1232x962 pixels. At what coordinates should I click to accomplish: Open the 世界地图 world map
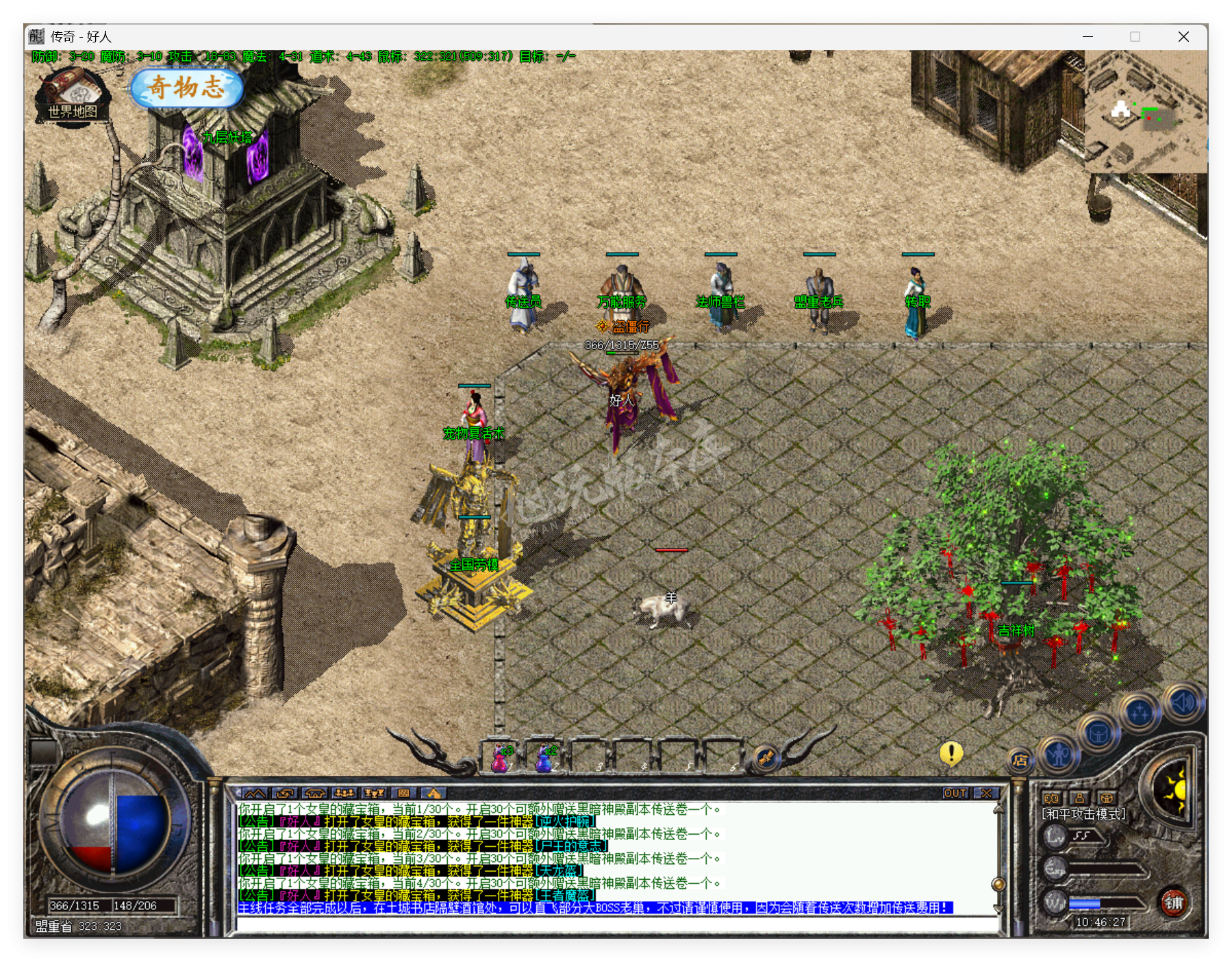point(72,98)
